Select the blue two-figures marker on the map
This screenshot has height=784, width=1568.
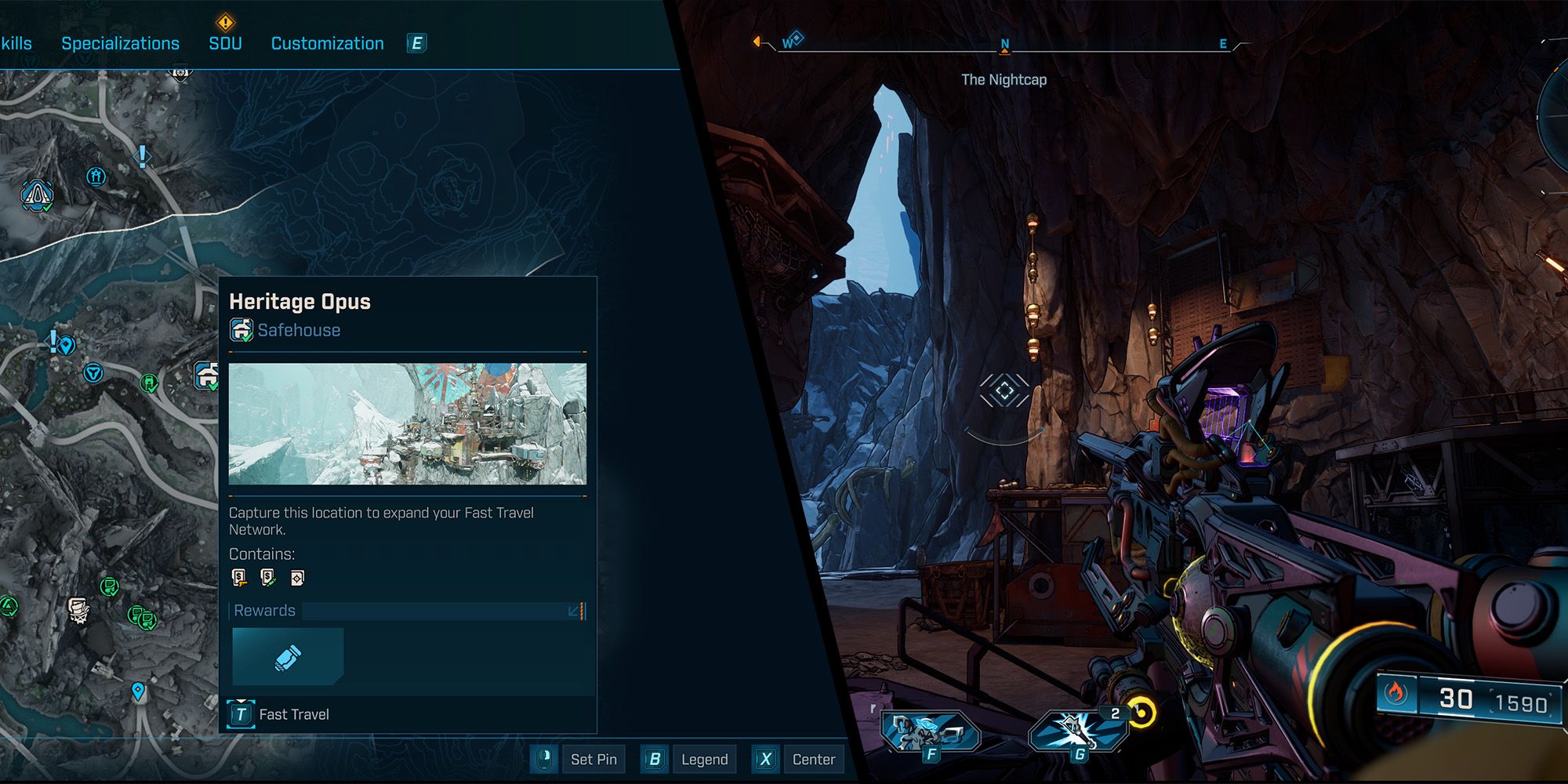point(96,176)
